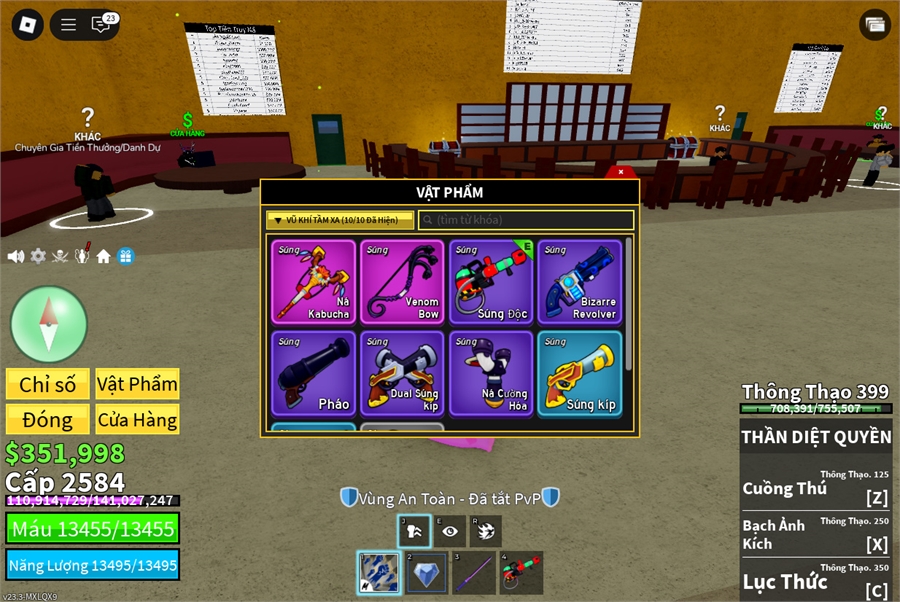Pick the Súng kíp flintlock item
900x602 pixels.
click(579, 373)
